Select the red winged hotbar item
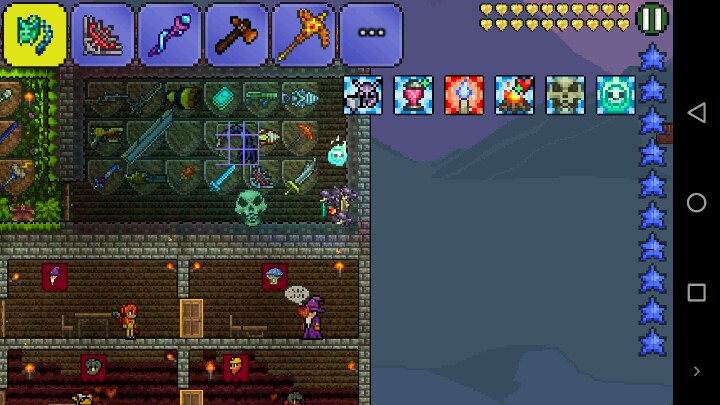720x405 pixels. point(102,34)
